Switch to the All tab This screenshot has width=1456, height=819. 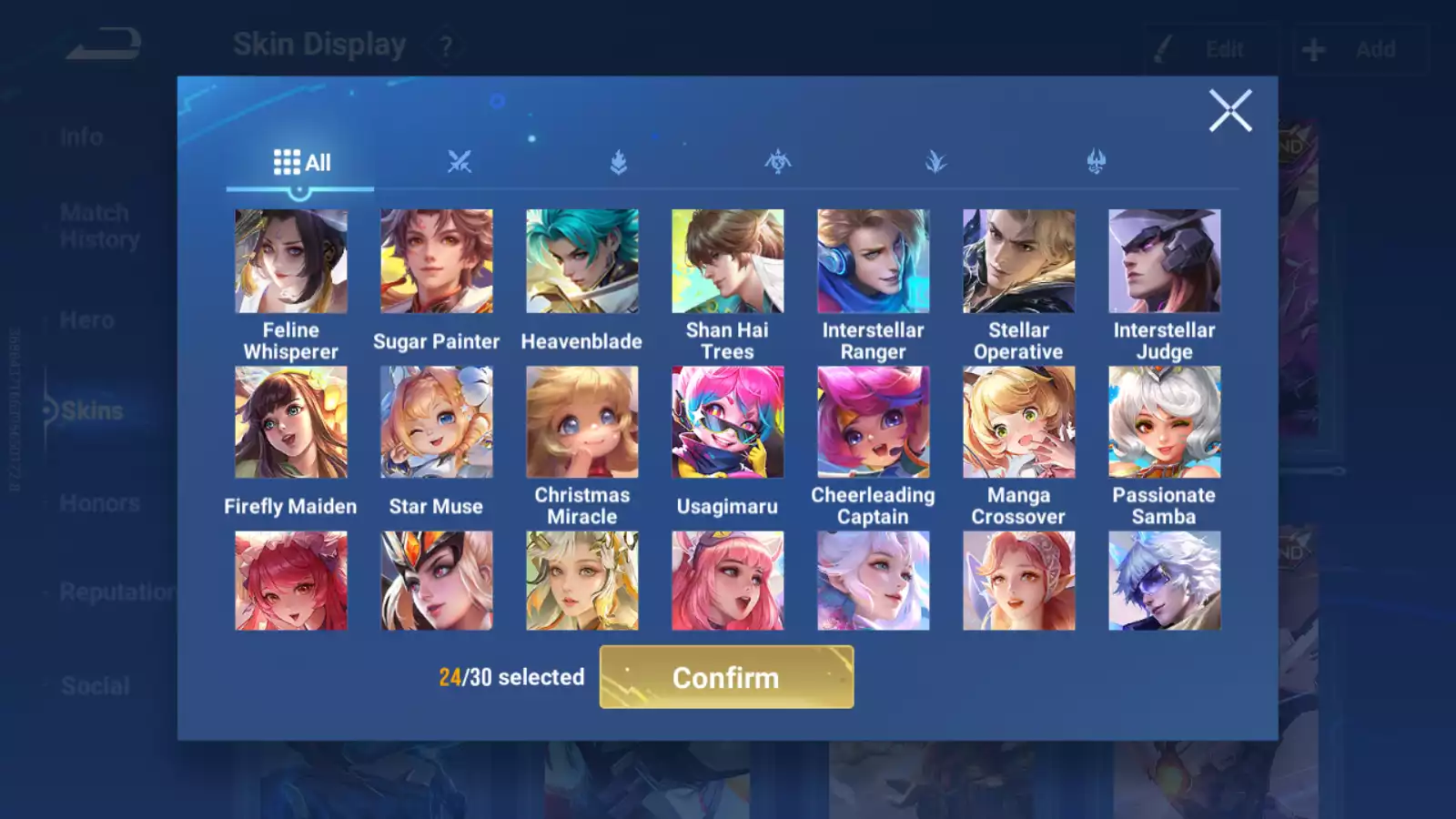[x=300, y=161]
